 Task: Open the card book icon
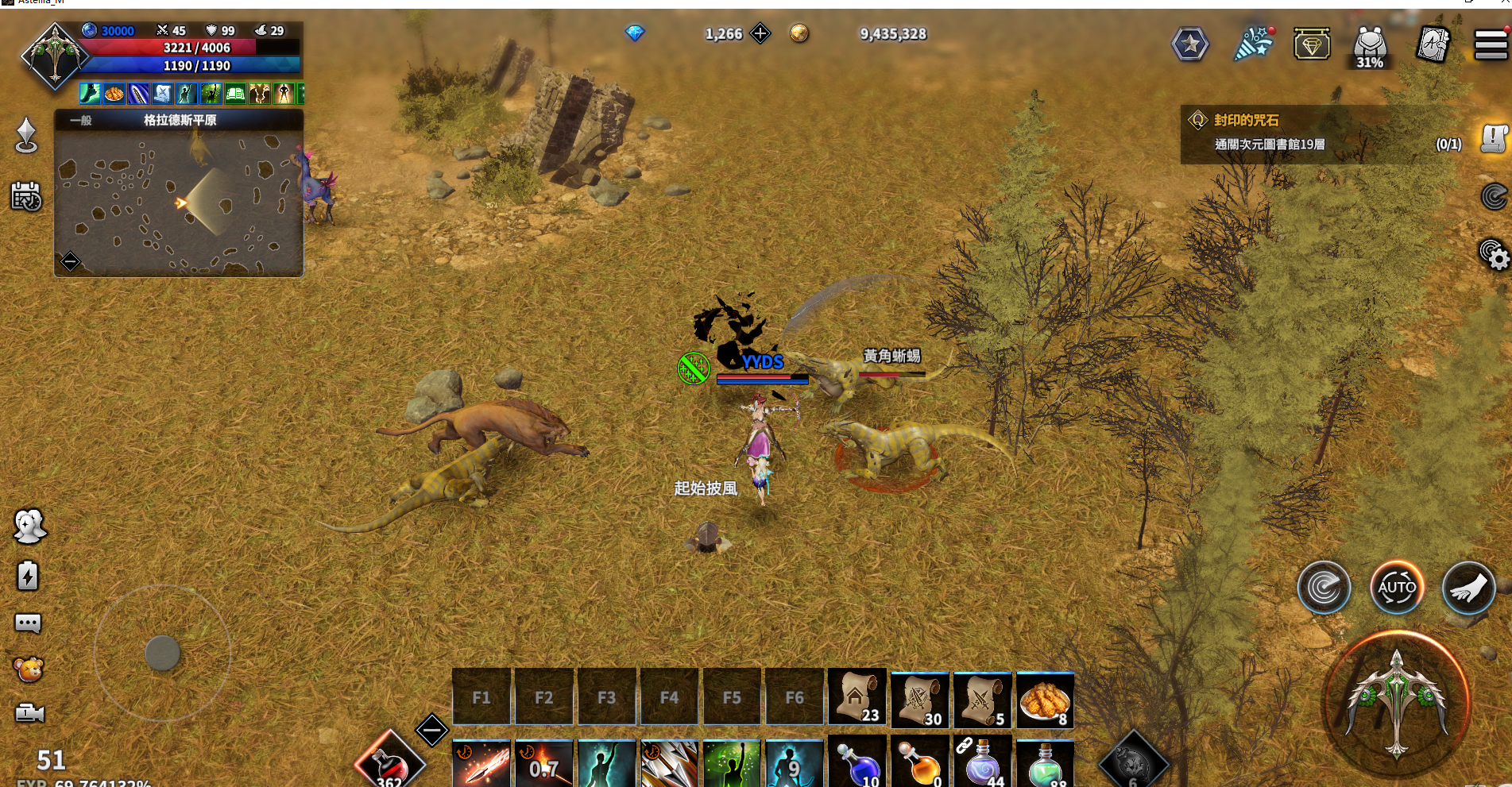point(1433,44)
